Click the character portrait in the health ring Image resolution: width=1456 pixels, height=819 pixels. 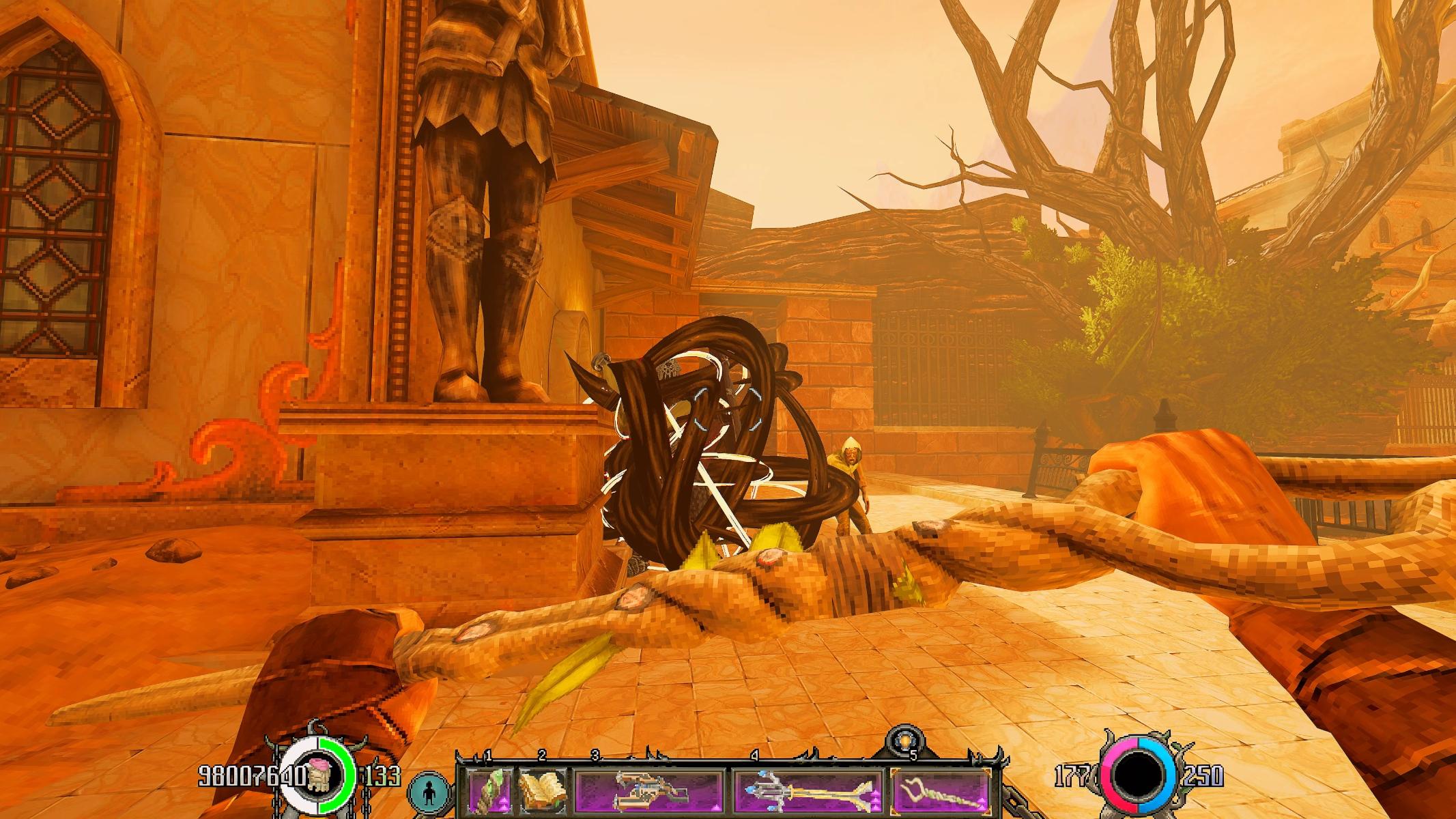tap(319, 776)
